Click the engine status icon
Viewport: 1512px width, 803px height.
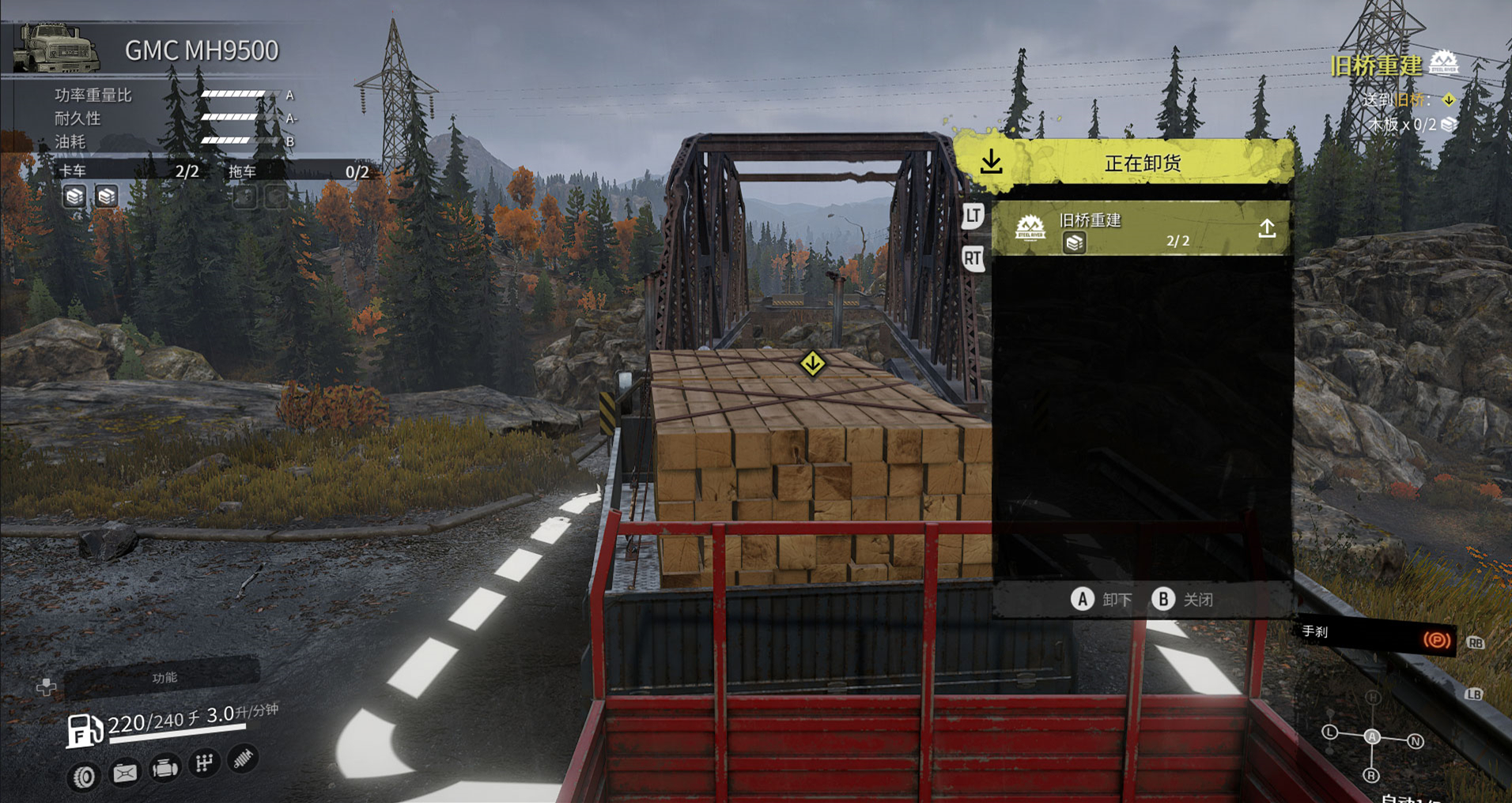pos(164,767)
